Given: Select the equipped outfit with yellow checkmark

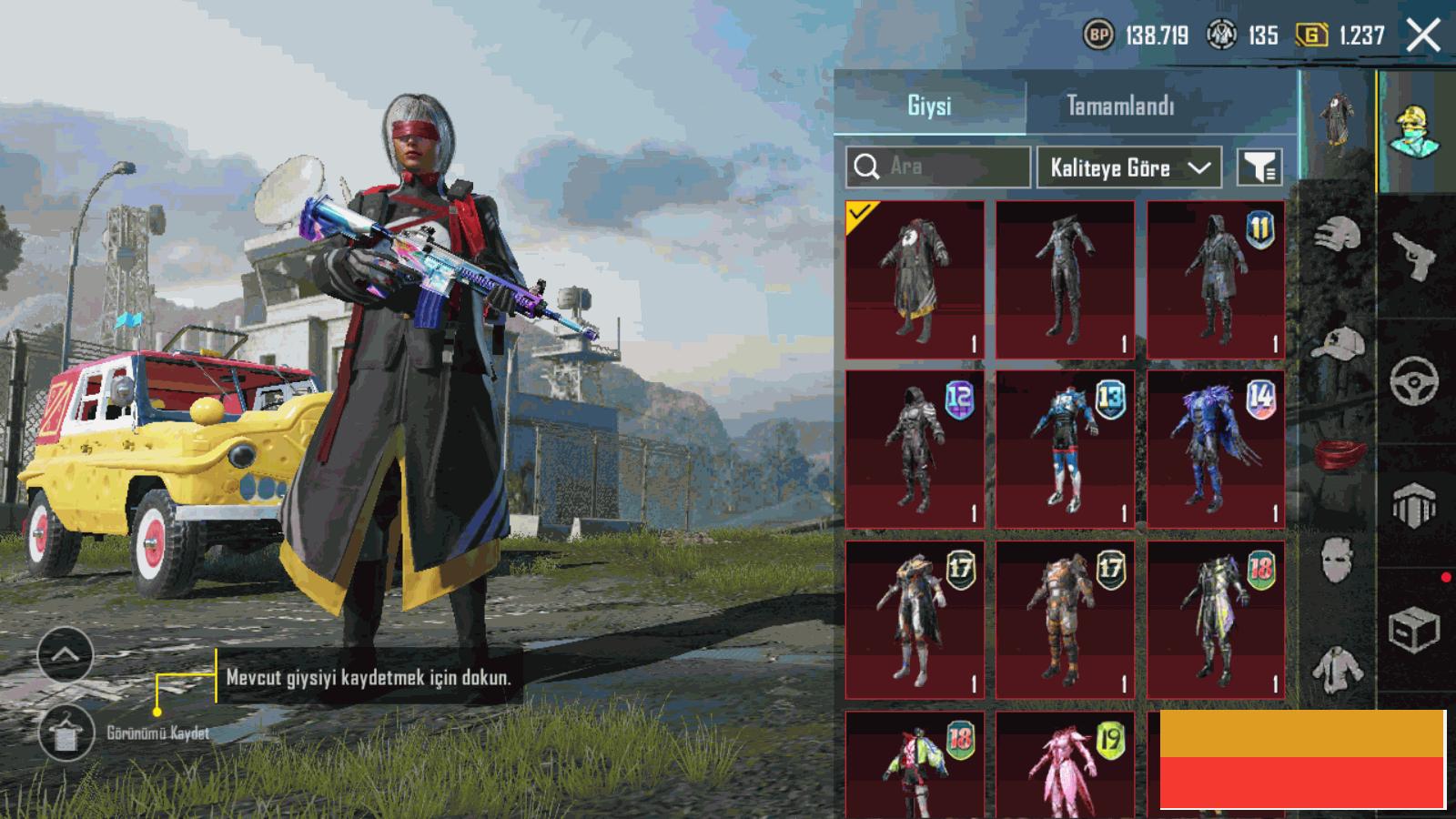Looking at the screenshot, I should 915,279.
